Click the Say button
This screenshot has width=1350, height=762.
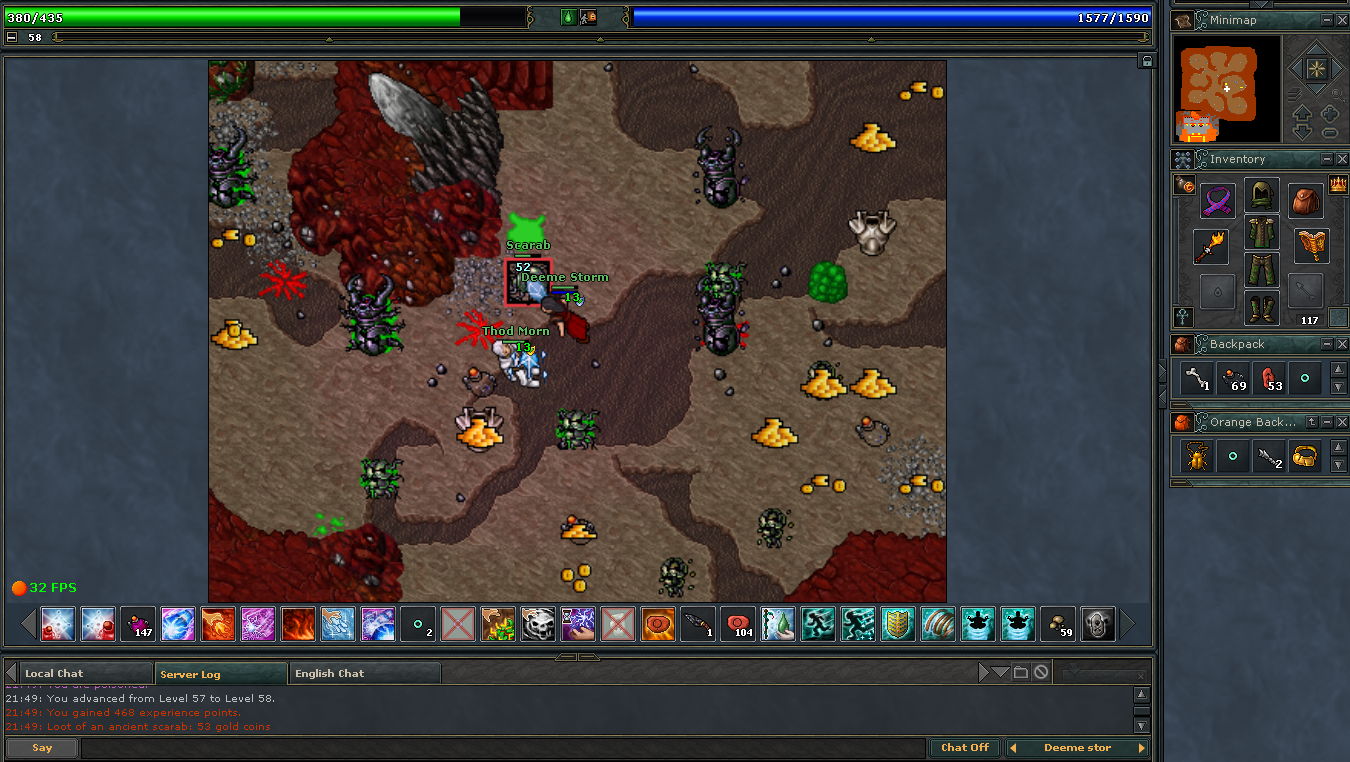click(x=42, y=747)
